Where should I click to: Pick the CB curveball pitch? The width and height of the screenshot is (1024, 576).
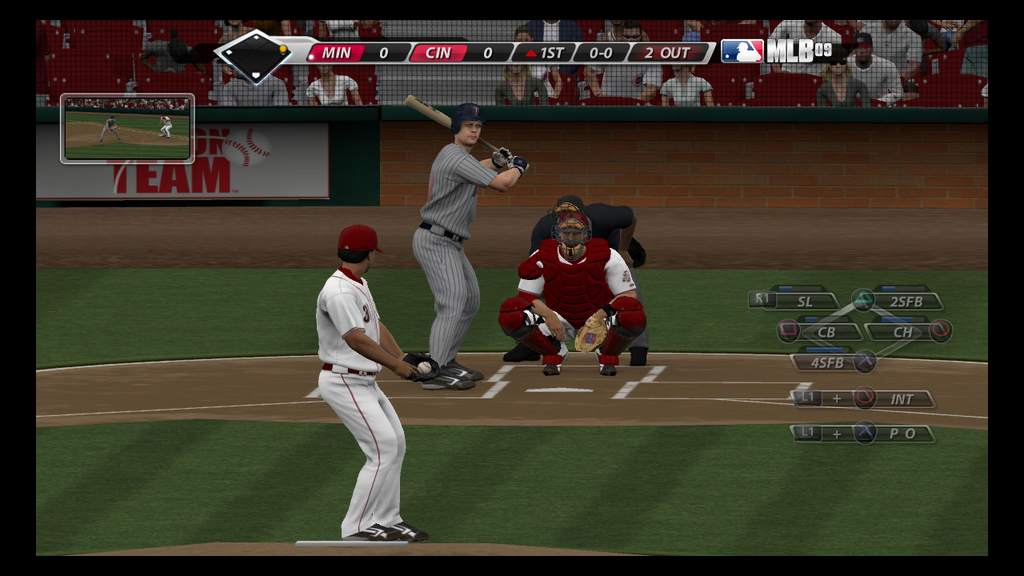(x=826, y=331)
